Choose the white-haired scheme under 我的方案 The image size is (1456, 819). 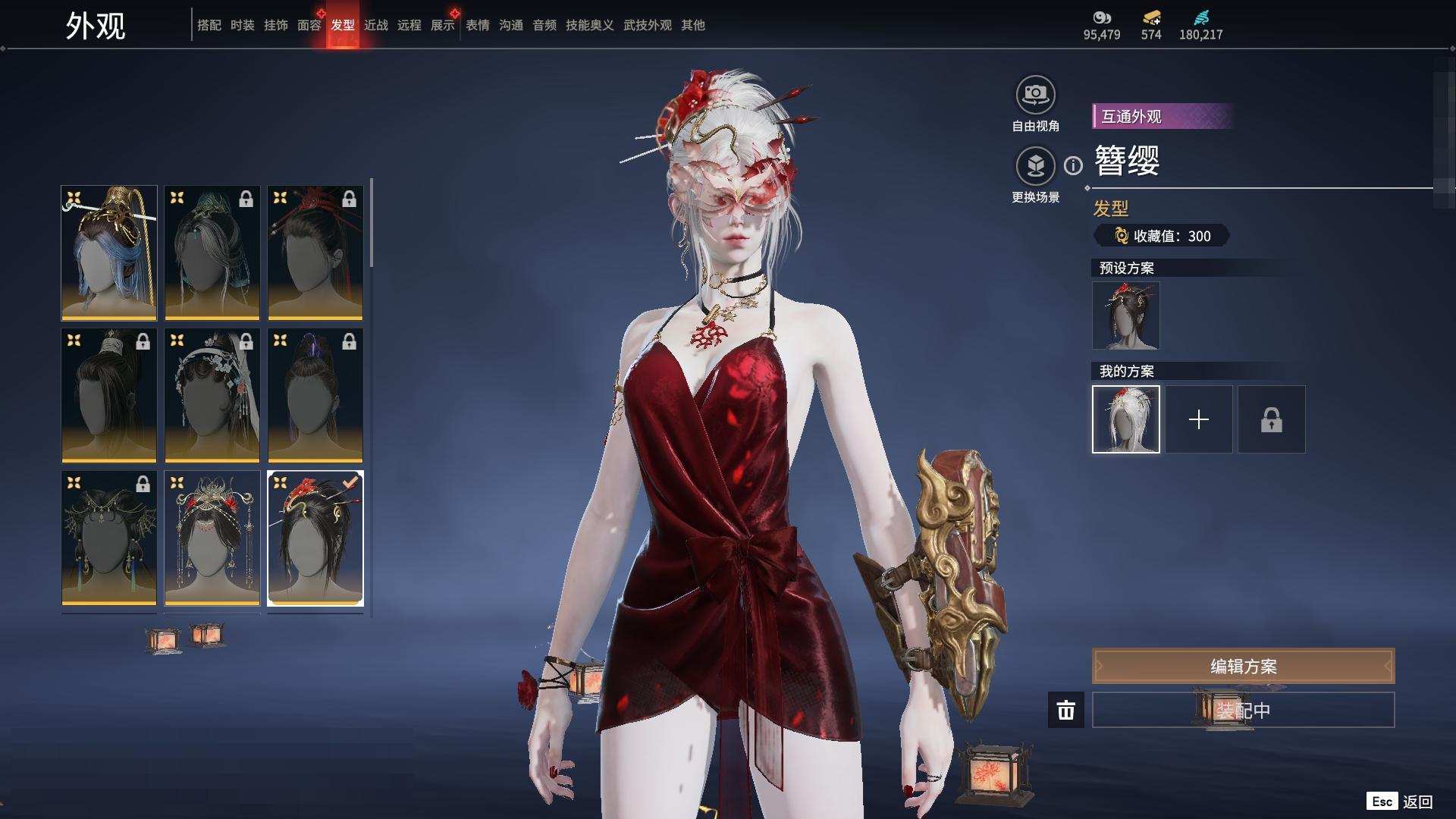point(1125,419)
